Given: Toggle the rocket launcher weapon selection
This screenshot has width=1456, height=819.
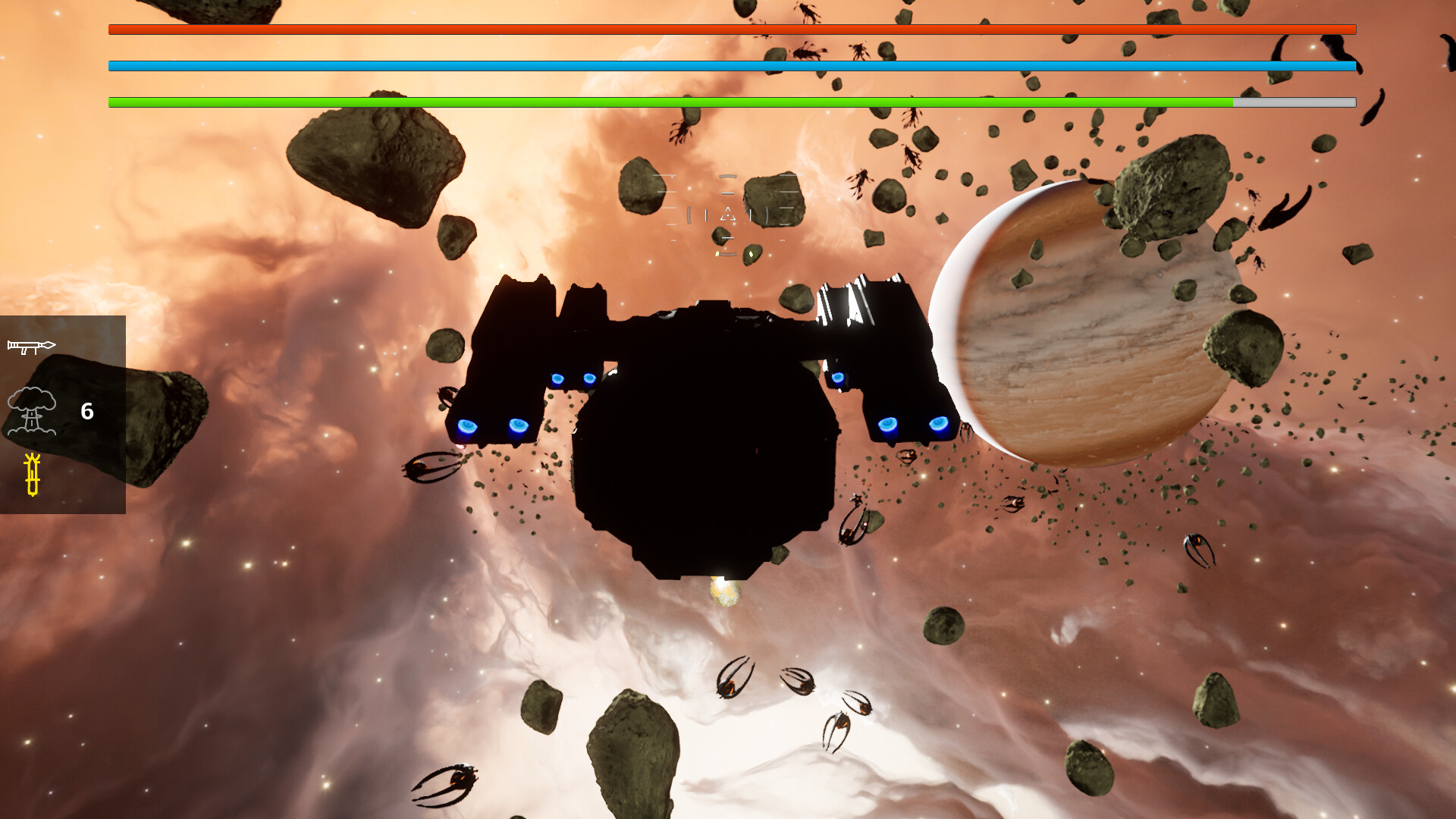Looking at the screenshot, I should pos(32,347).
